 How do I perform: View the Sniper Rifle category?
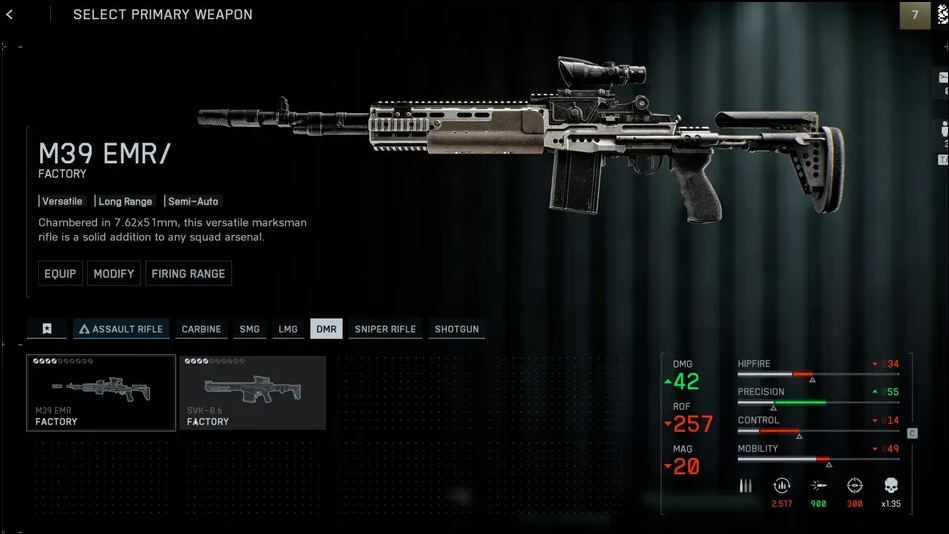click(x=385, y=329)
